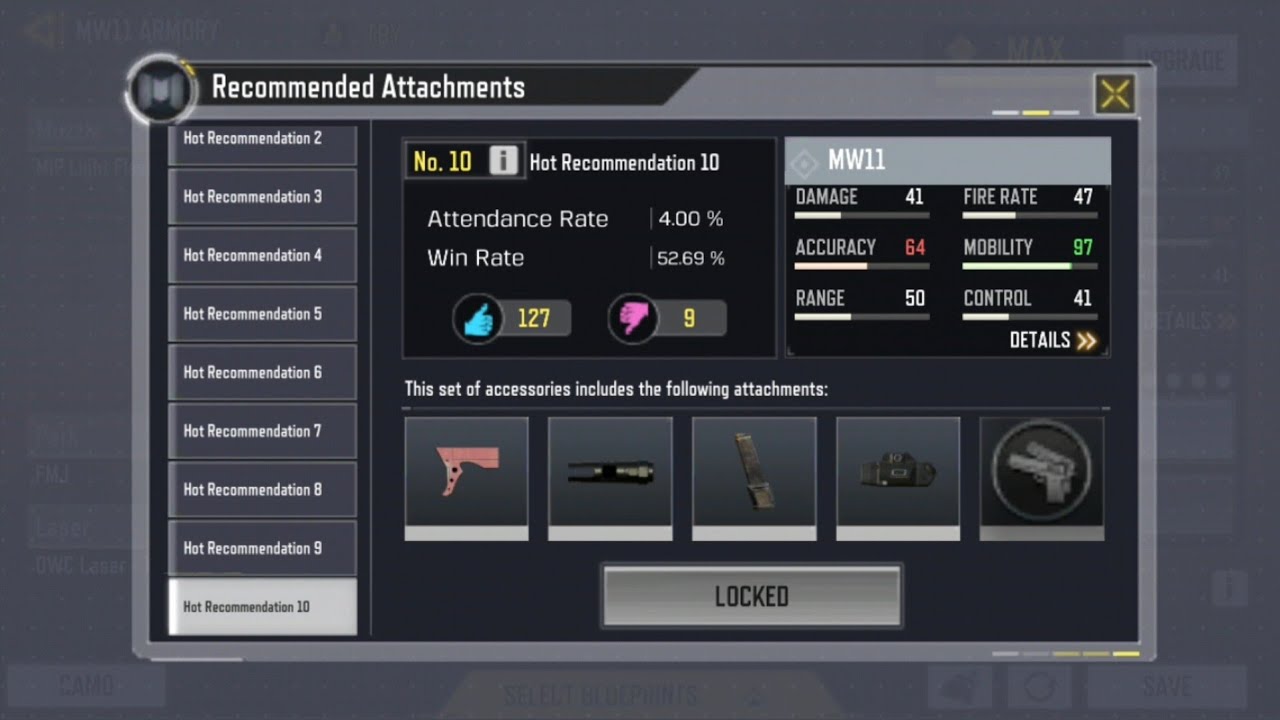Click the info icon beside No. 10
This screenshot has width=1280, height=720.
[x=503, y=161]
